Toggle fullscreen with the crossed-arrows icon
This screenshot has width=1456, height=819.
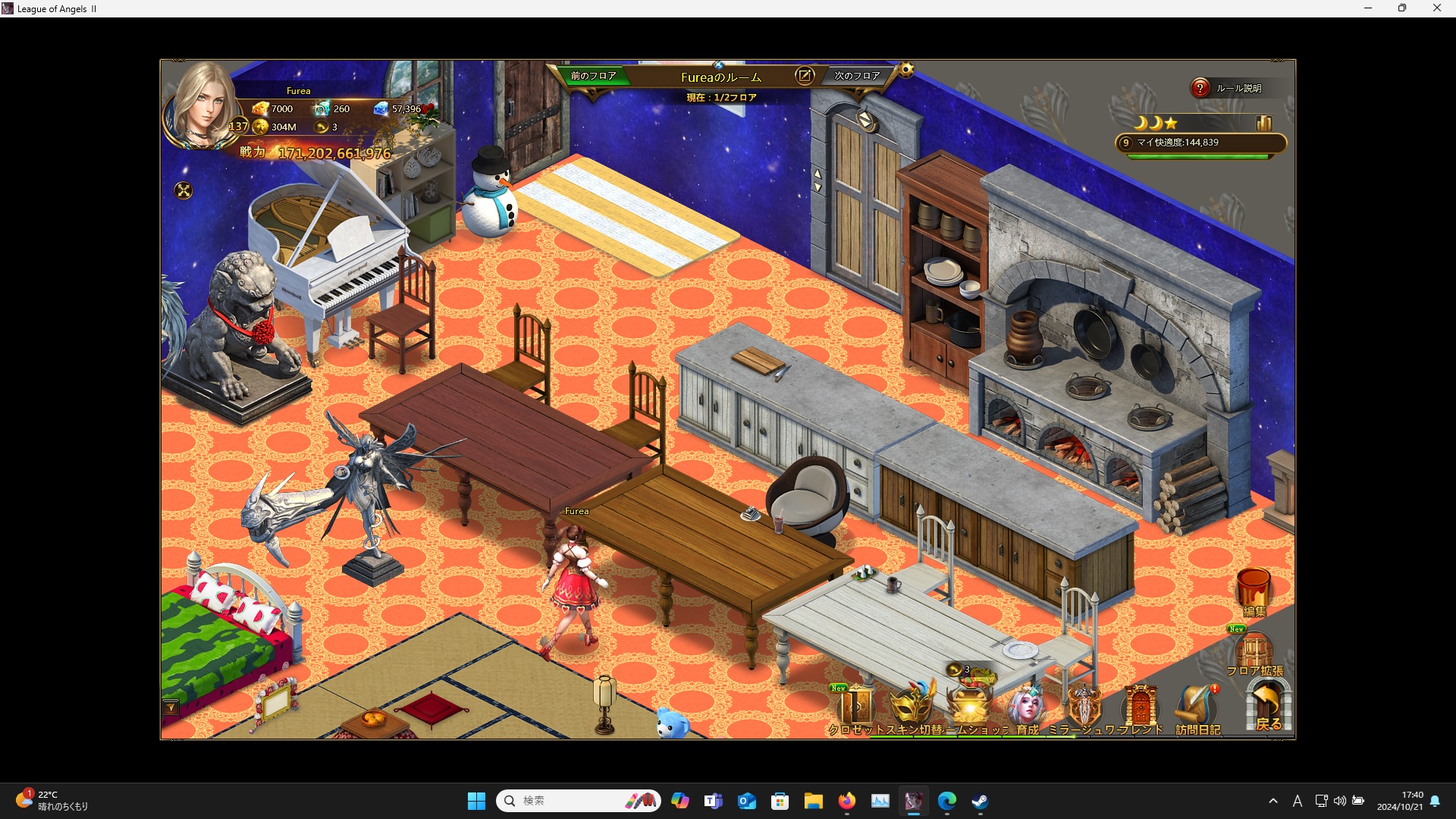point(184,190)
